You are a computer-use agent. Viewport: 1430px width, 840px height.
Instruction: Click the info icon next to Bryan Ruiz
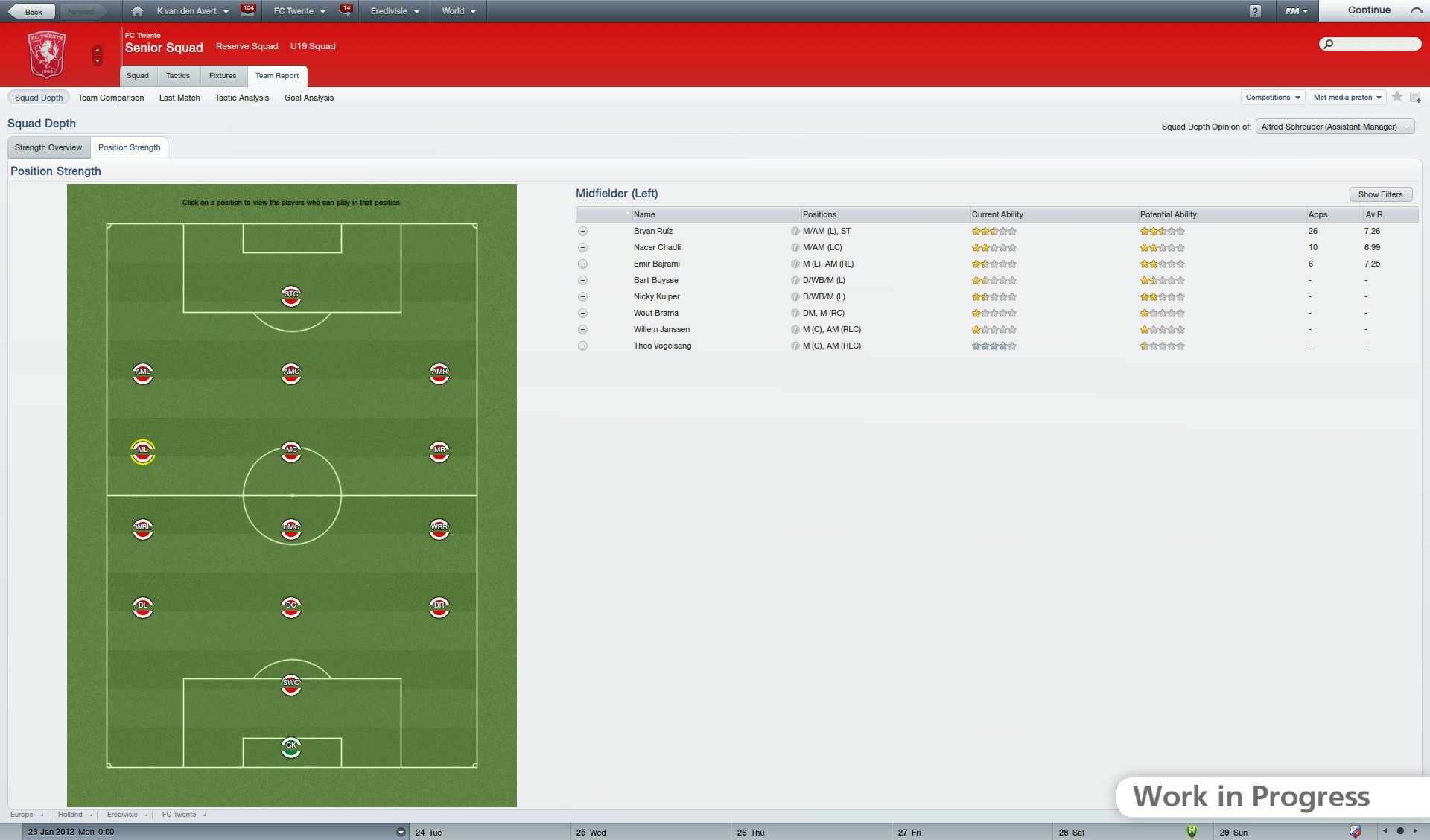[x=795, y=231]
